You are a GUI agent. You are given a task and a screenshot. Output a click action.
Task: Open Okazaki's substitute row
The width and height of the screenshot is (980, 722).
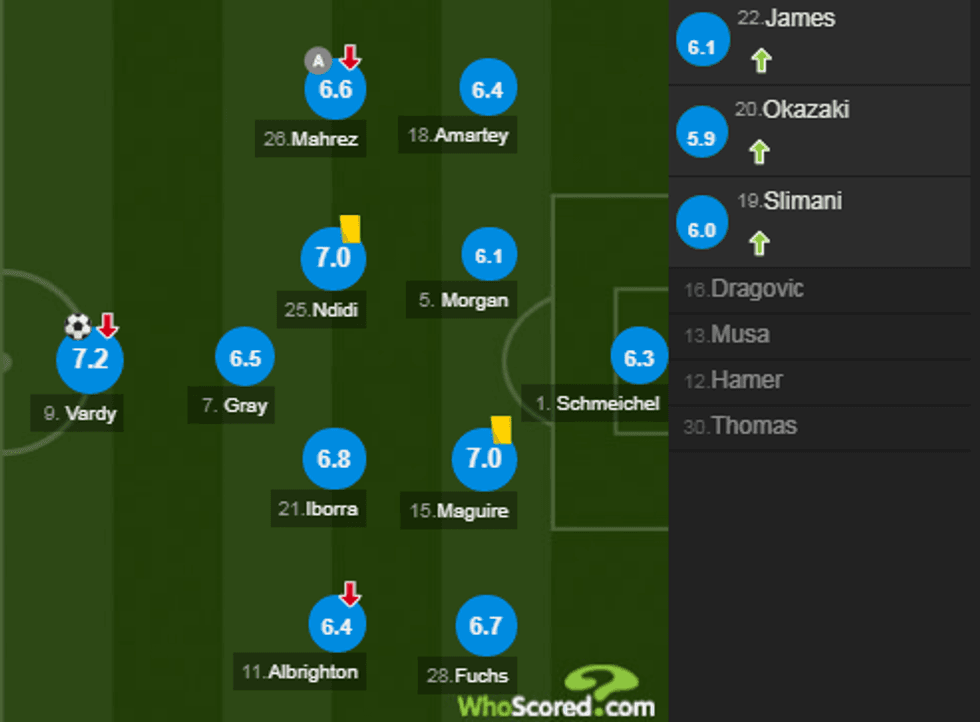tap(805, 109)
